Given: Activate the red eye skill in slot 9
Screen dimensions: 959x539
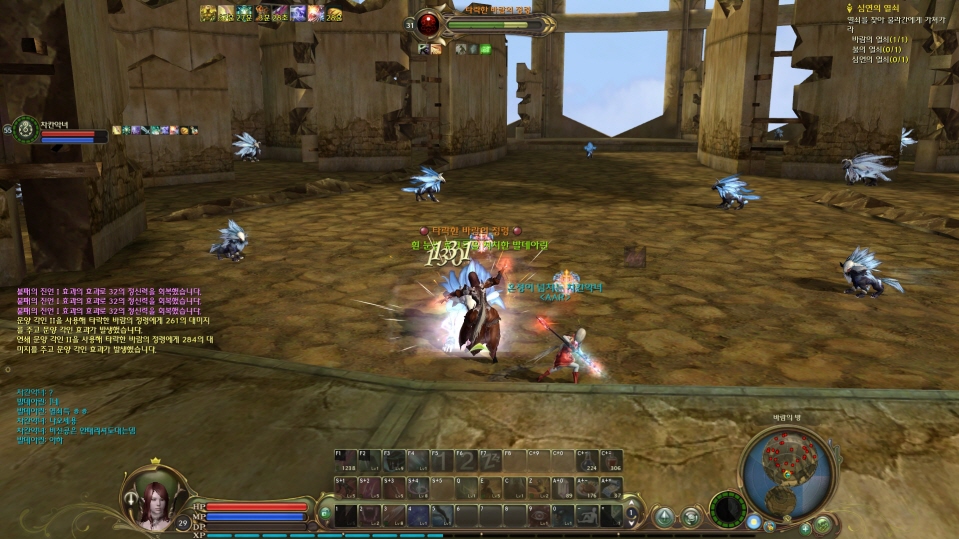Looking at the screenshot, I should point(539,514).
